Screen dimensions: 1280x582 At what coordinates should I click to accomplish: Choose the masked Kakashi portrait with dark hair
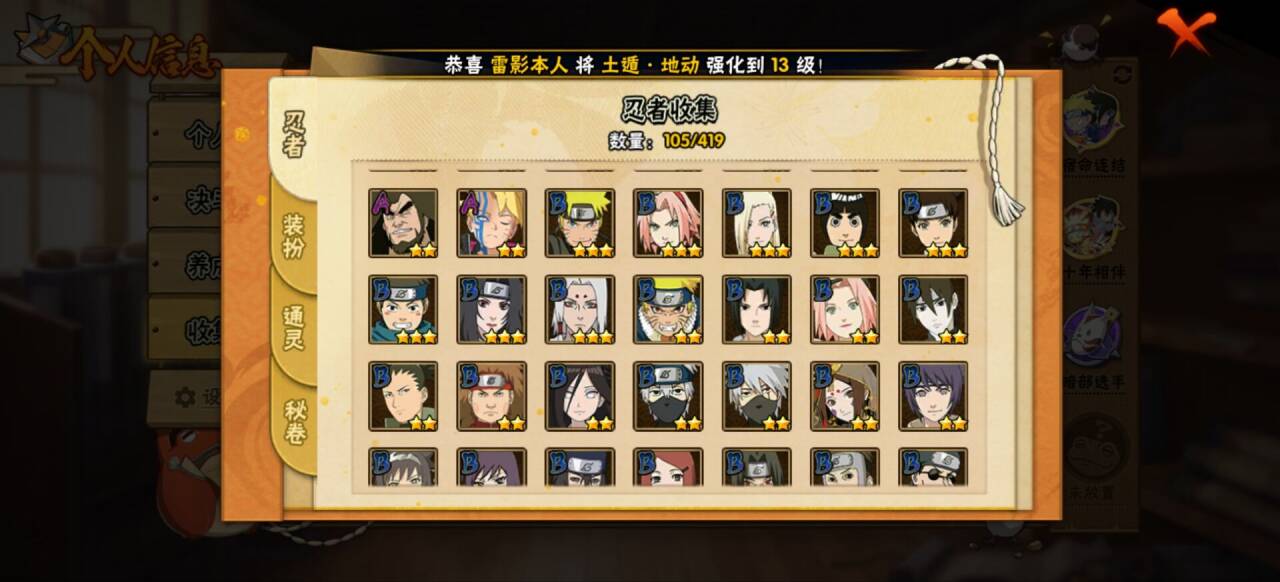[668, 396]
